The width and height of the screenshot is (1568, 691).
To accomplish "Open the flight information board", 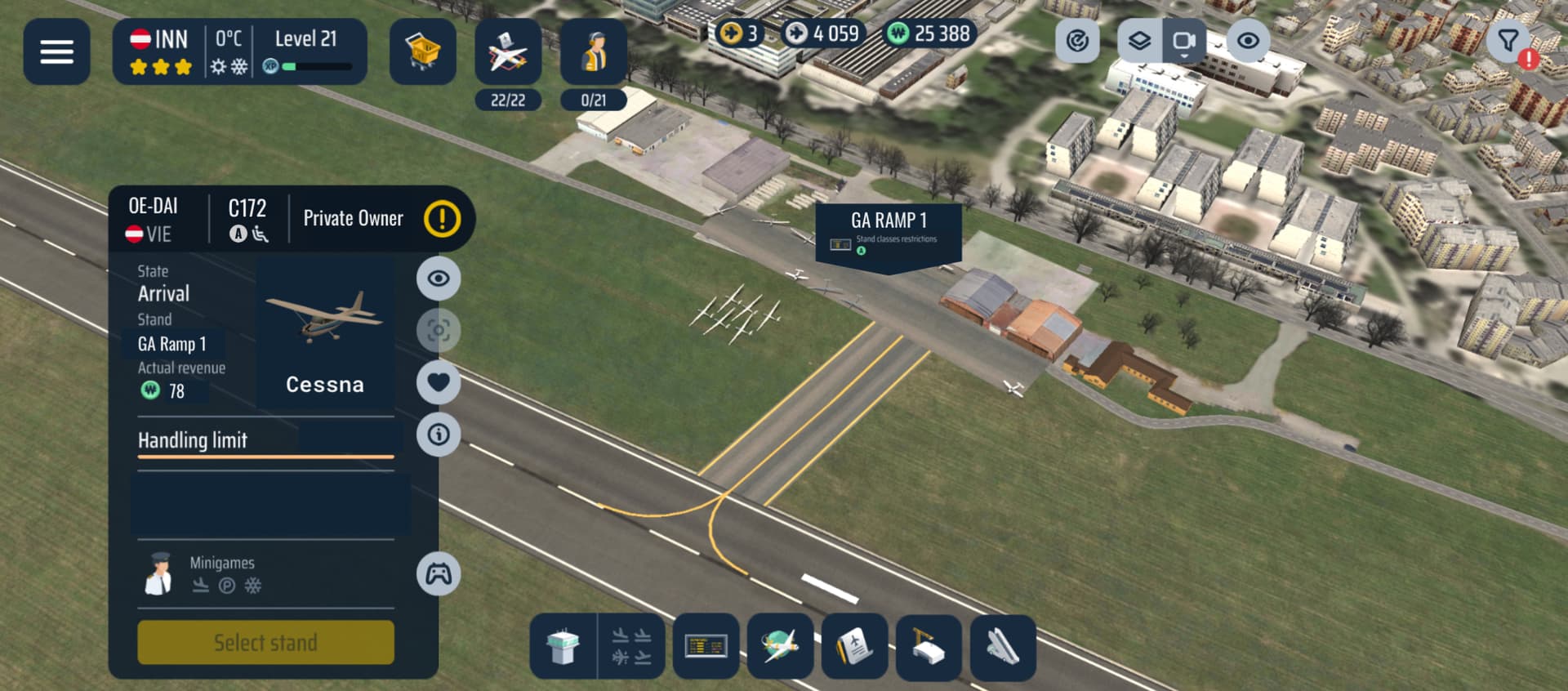I will coord(706,647).
